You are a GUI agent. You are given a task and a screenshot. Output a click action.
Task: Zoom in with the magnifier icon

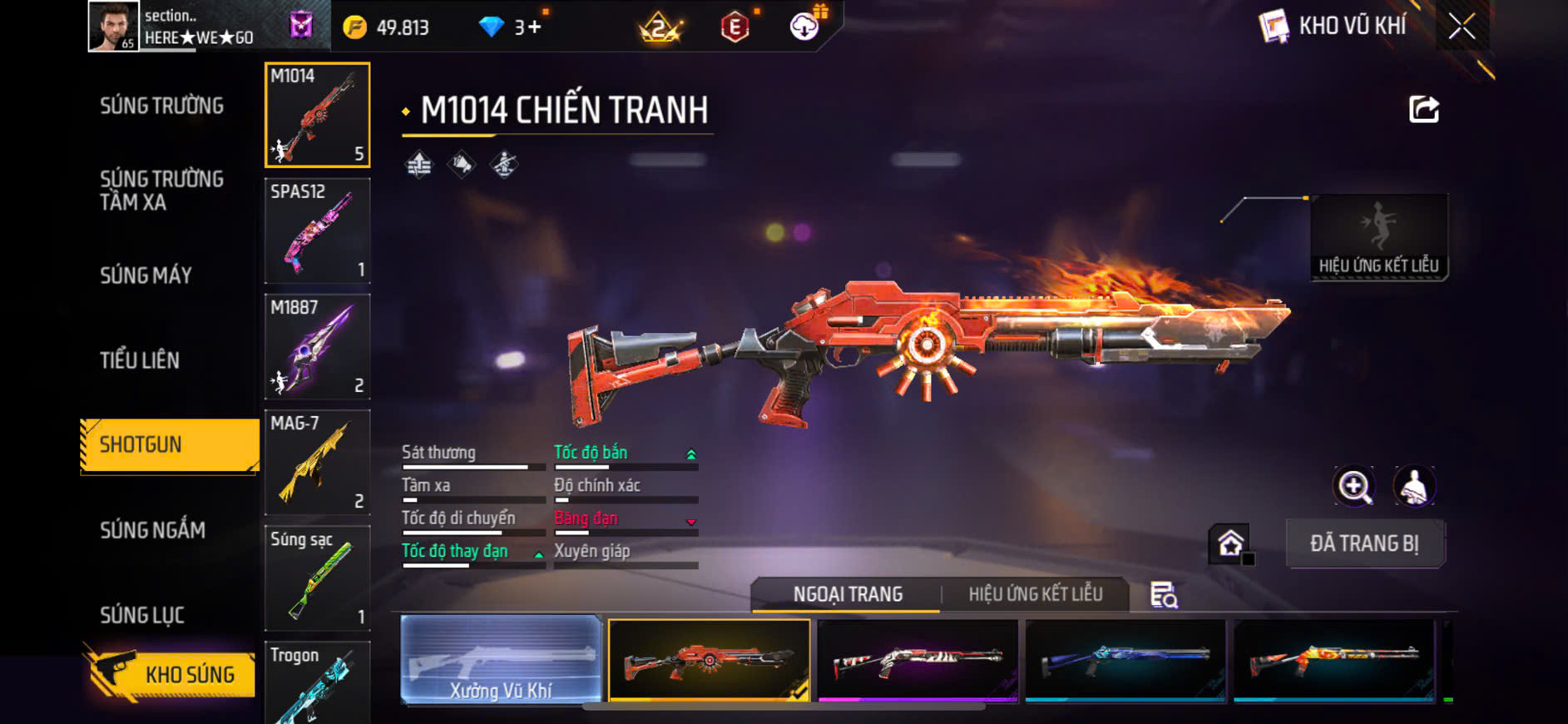(1354, 487)
